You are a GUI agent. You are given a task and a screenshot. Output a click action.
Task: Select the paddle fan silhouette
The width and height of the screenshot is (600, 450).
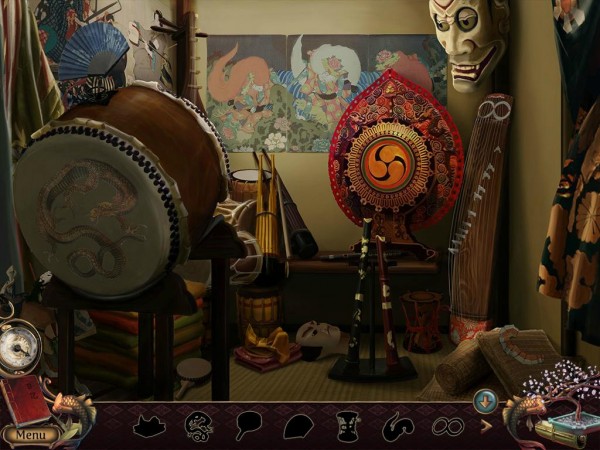pos(249,427)
